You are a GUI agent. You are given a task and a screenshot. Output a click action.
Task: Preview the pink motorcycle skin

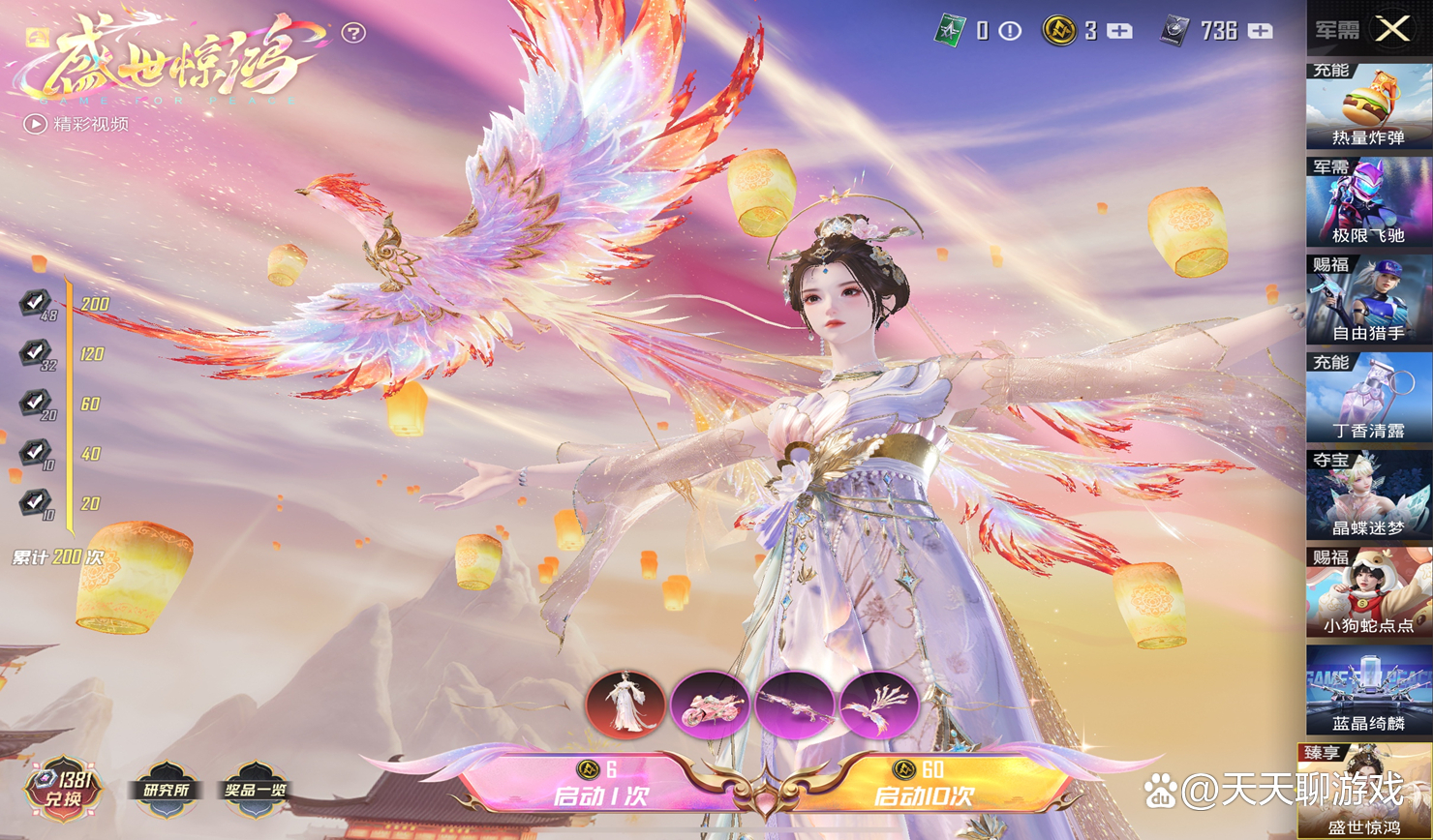tap(710, 705)
